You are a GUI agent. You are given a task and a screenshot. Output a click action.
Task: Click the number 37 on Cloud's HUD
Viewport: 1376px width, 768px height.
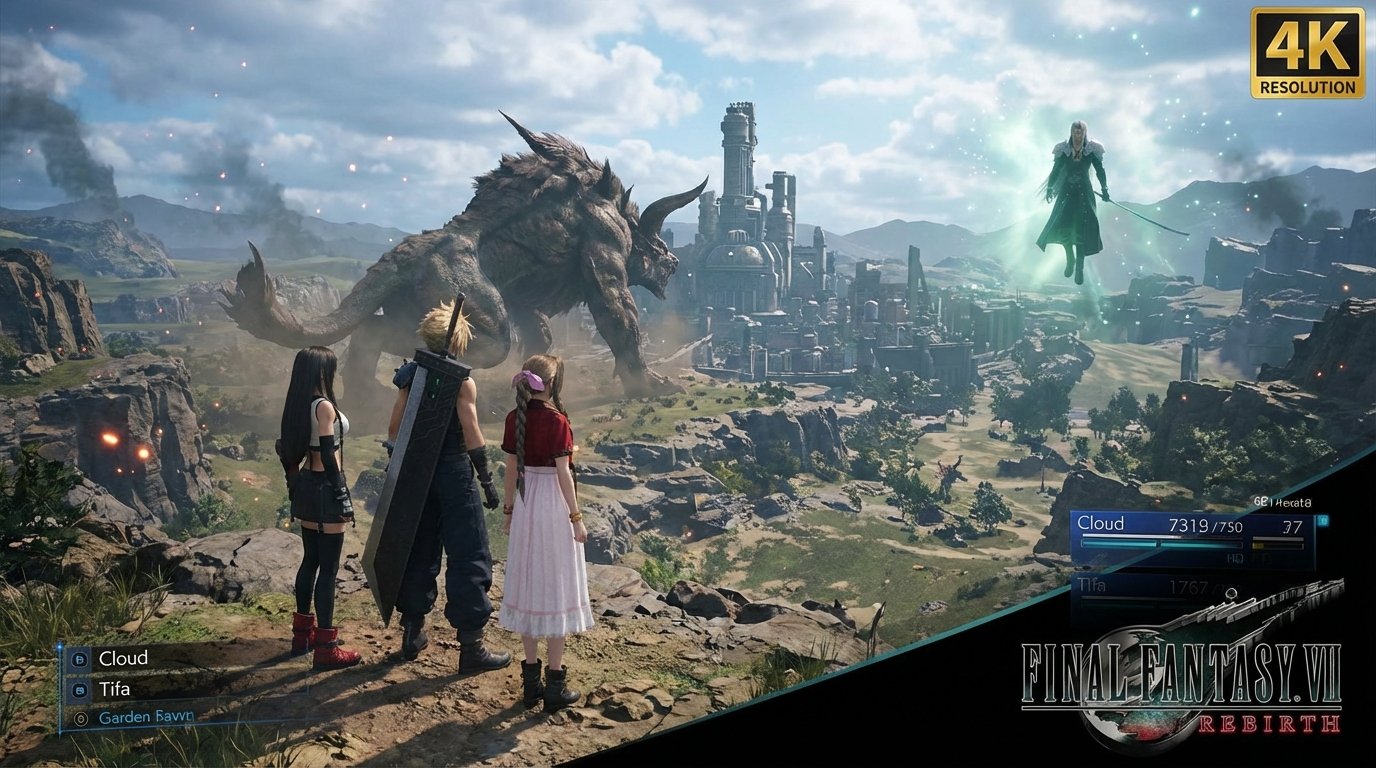coord(1294,526)
